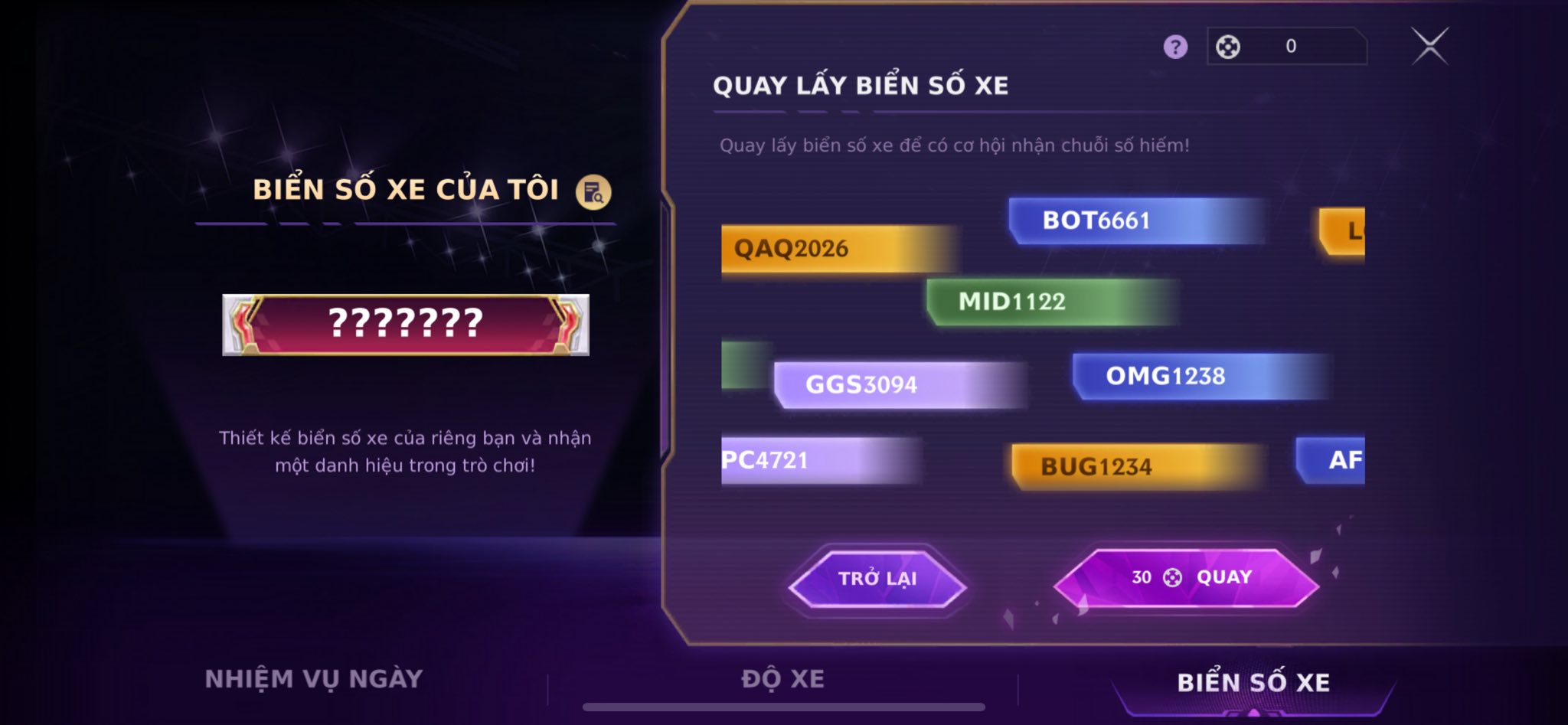Spin using the 30 QUAY button
This screenshot has height=725, width=1568.
(1186, 578)
